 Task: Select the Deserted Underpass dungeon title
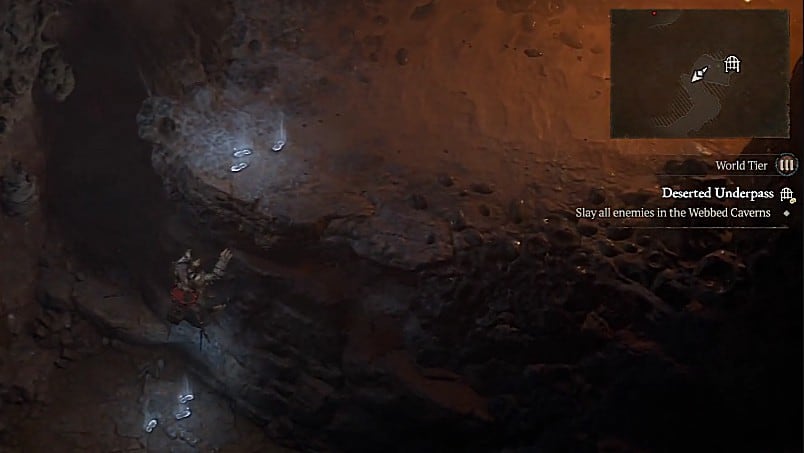click(x=718, y=193)
